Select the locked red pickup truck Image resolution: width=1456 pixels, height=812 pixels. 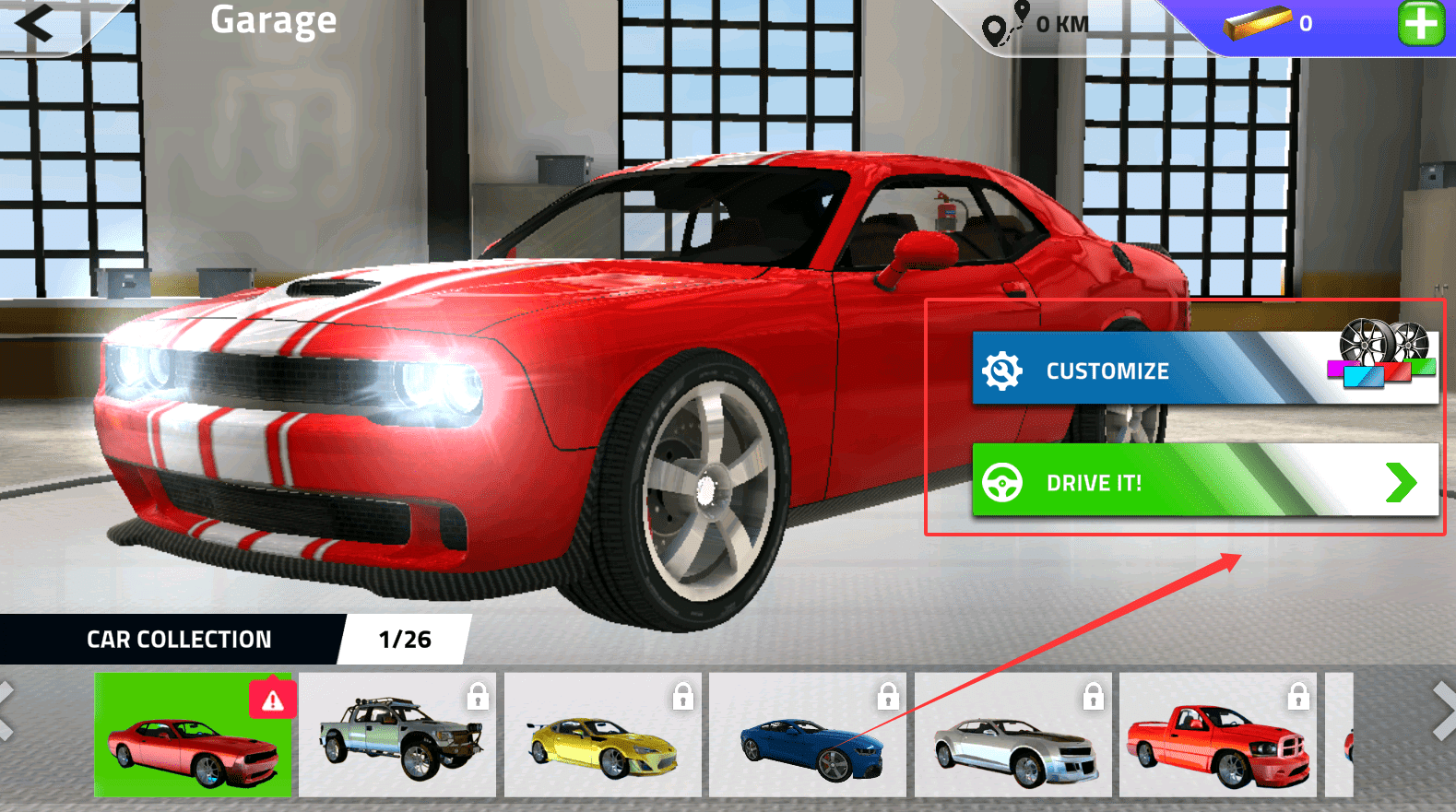click(x=1217, y=735)
